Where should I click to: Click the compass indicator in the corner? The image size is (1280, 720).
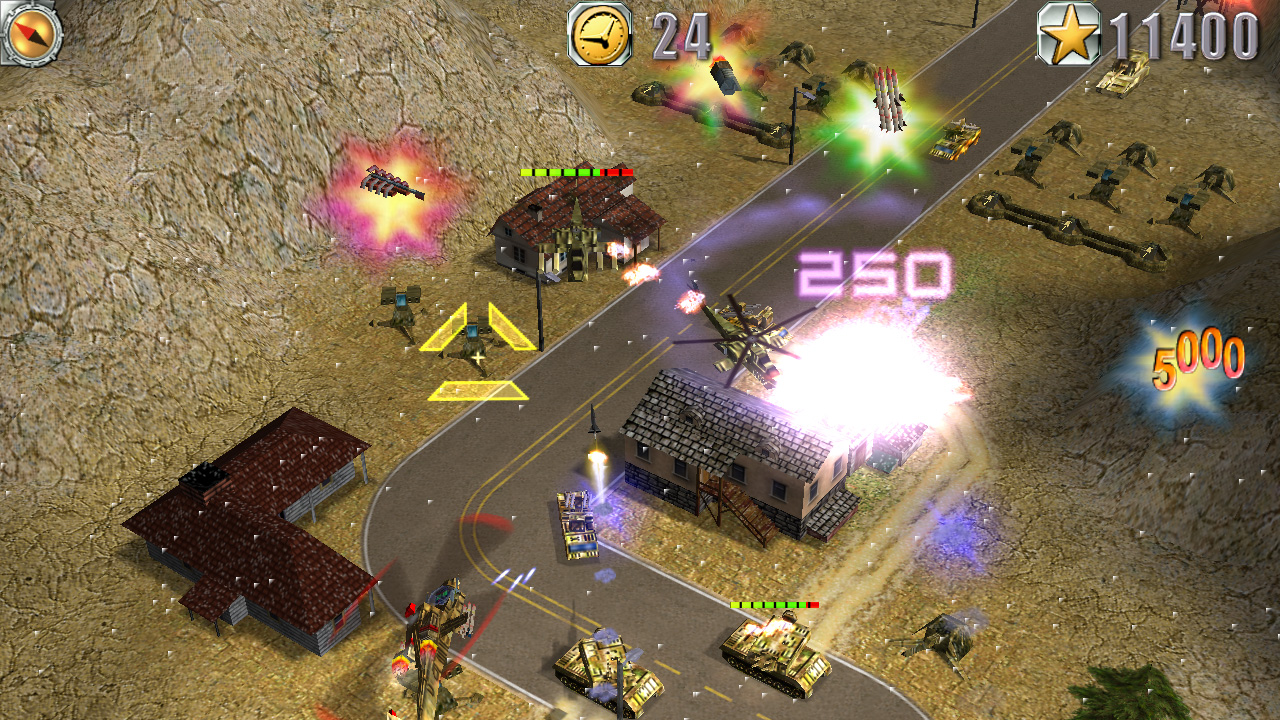[31, 31]
